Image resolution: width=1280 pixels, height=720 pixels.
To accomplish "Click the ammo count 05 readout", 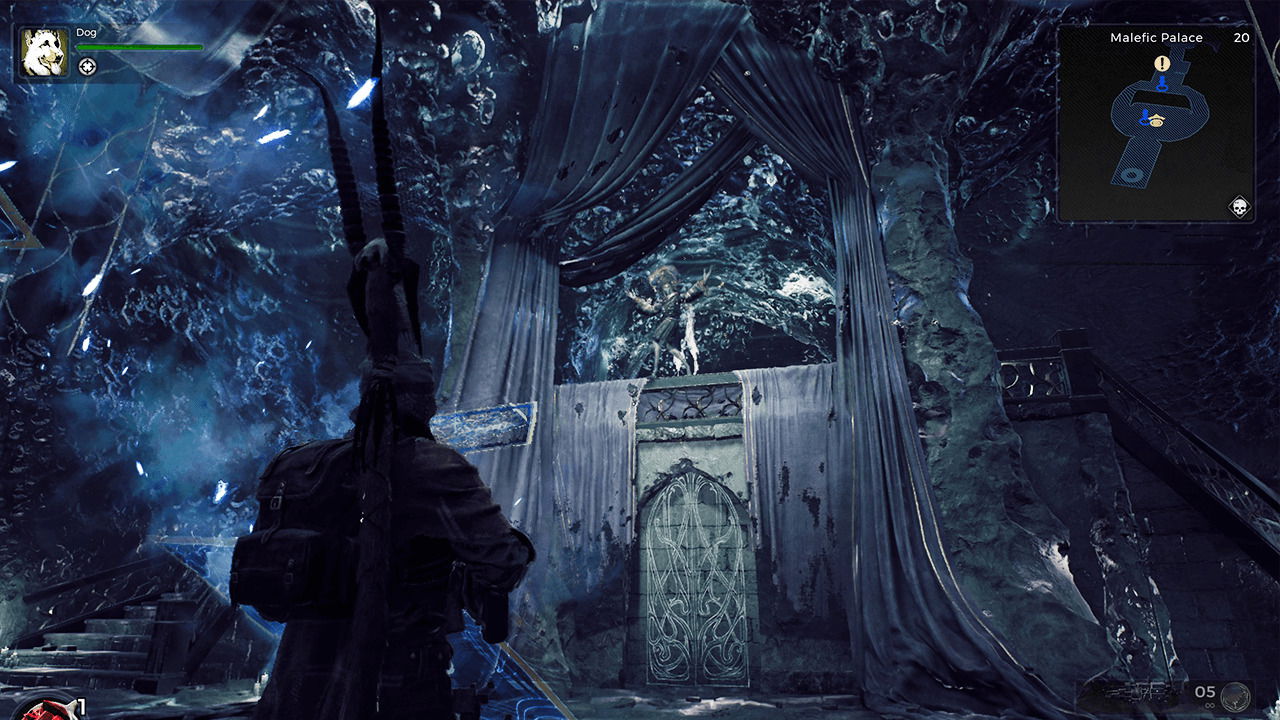I will [1205, 692].
